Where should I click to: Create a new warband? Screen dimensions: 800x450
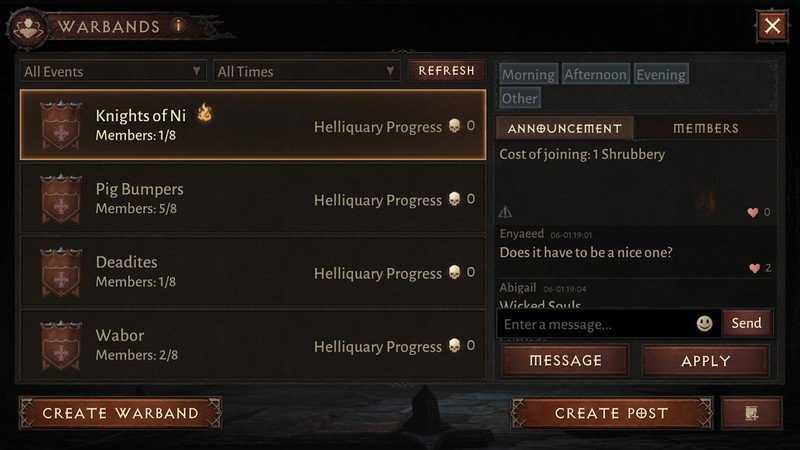tap(120, 413)
